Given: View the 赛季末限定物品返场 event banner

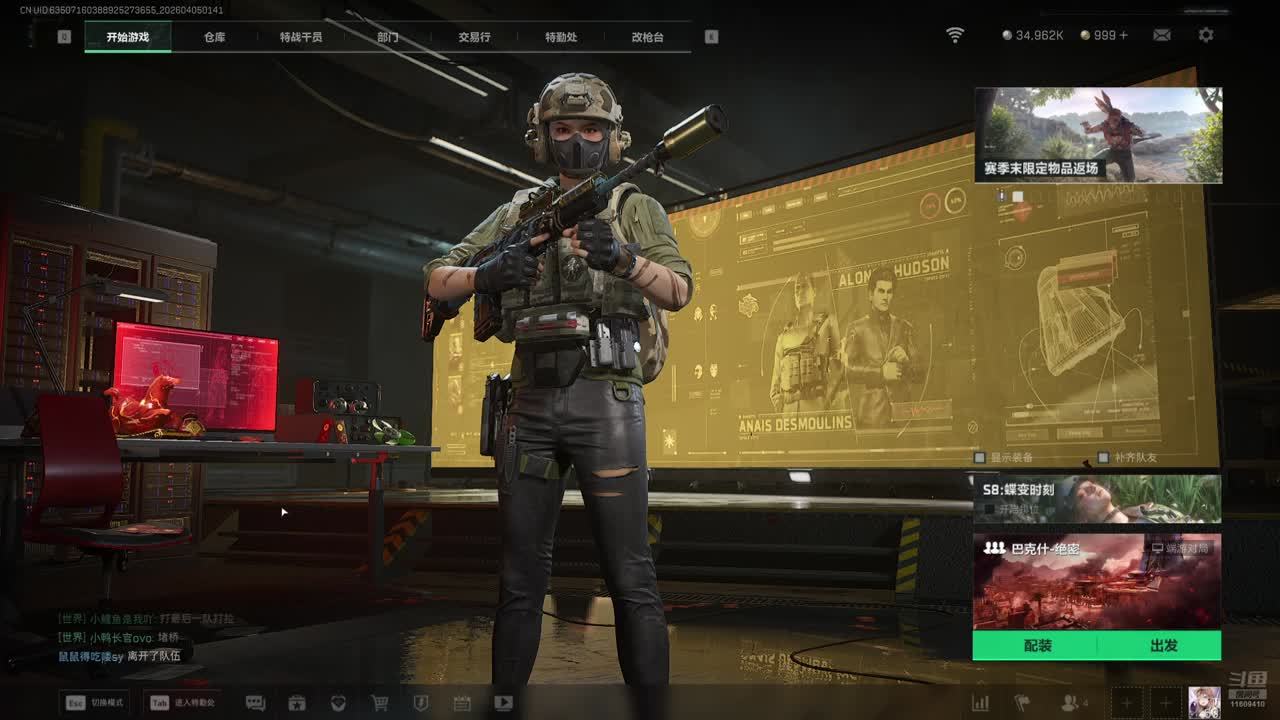Looking at the screenshot, I should [1098, 135].
